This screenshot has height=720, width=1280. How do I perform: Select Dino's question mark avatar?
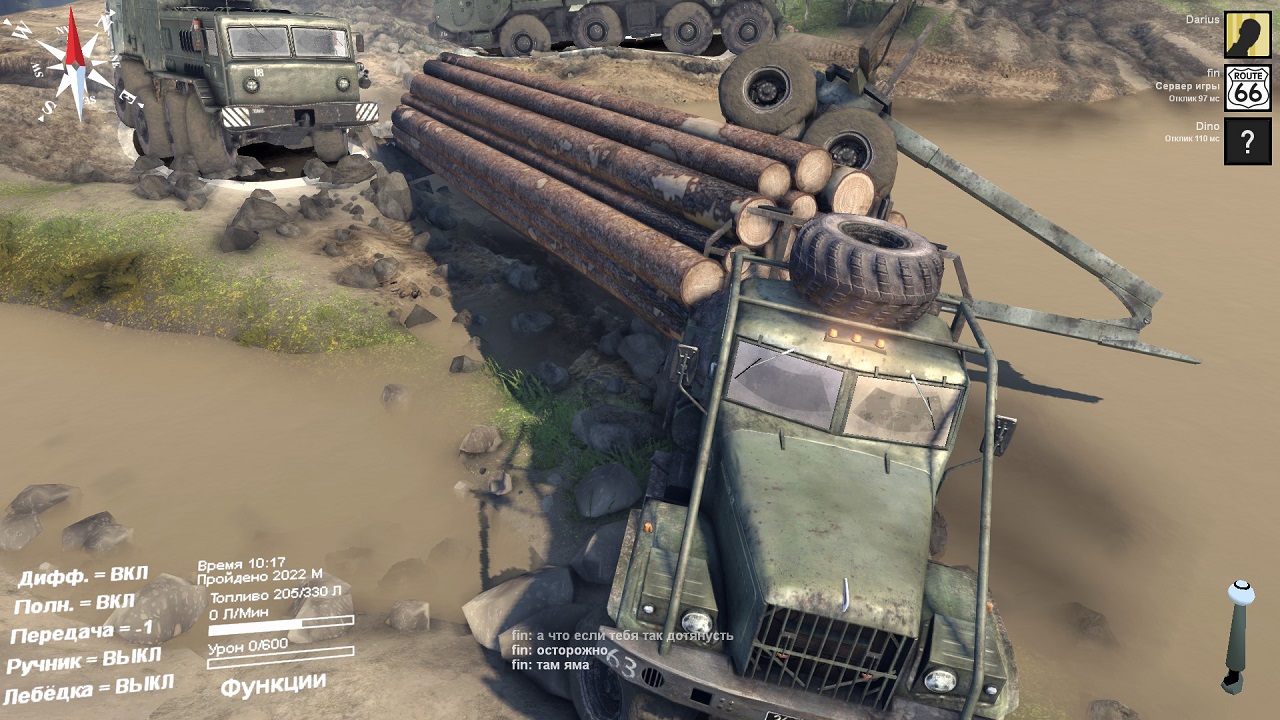pyautogui.click(x=1247, y=141)
